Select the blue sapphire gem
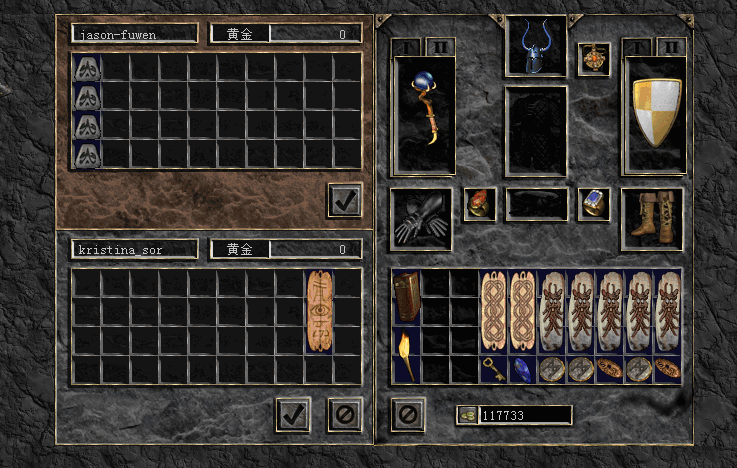737x468 pixels. (x=523, y=368)
